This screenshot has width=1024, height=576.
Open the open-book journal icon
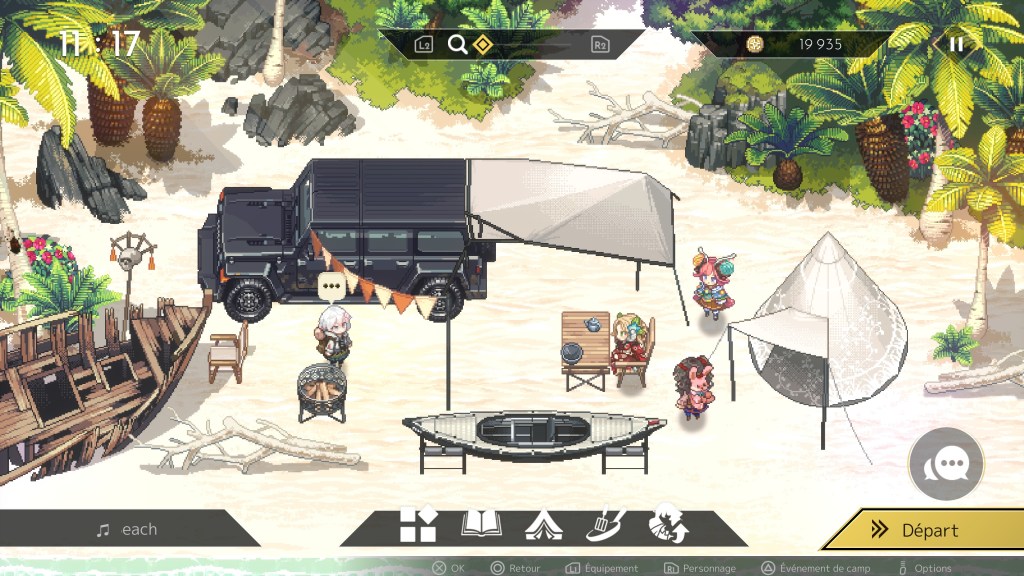481,524
